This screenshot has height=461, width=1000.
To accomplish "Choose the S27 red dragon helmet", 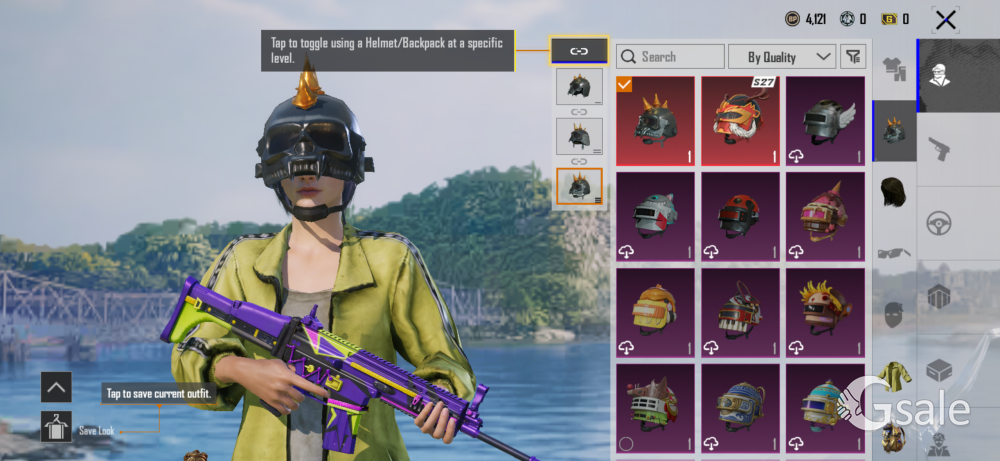I will 740,121.
